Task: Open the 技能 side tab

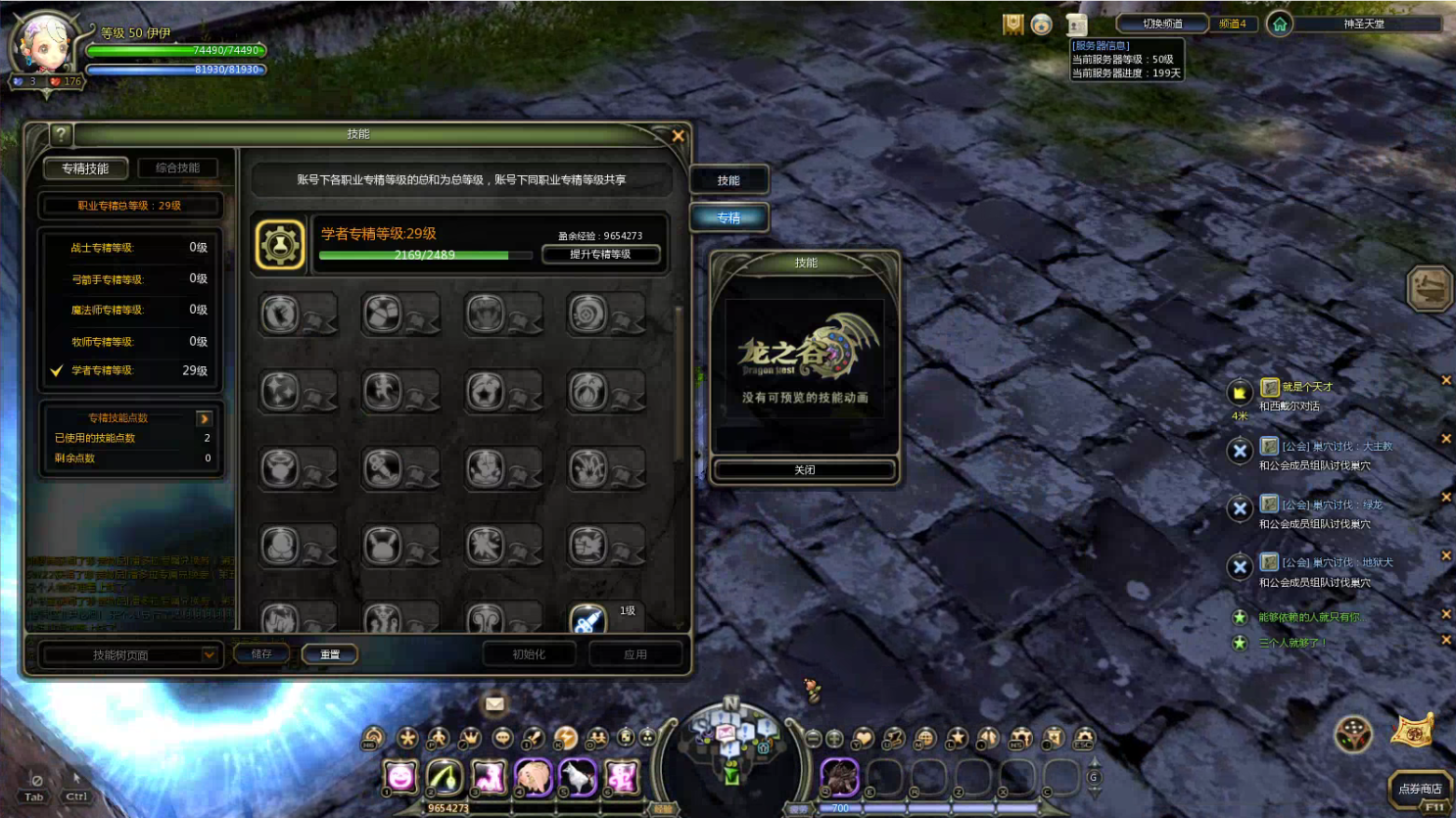Action: [728, 180]
